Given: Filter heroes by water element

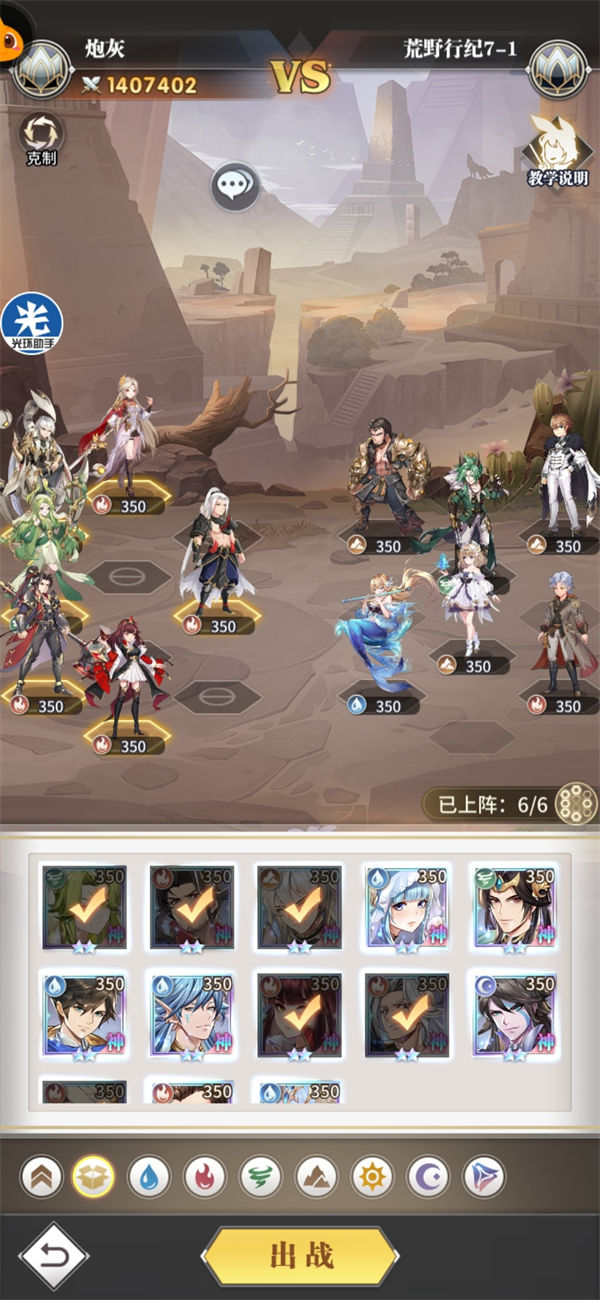Looking at the screenshot, I should (149, 1177).
